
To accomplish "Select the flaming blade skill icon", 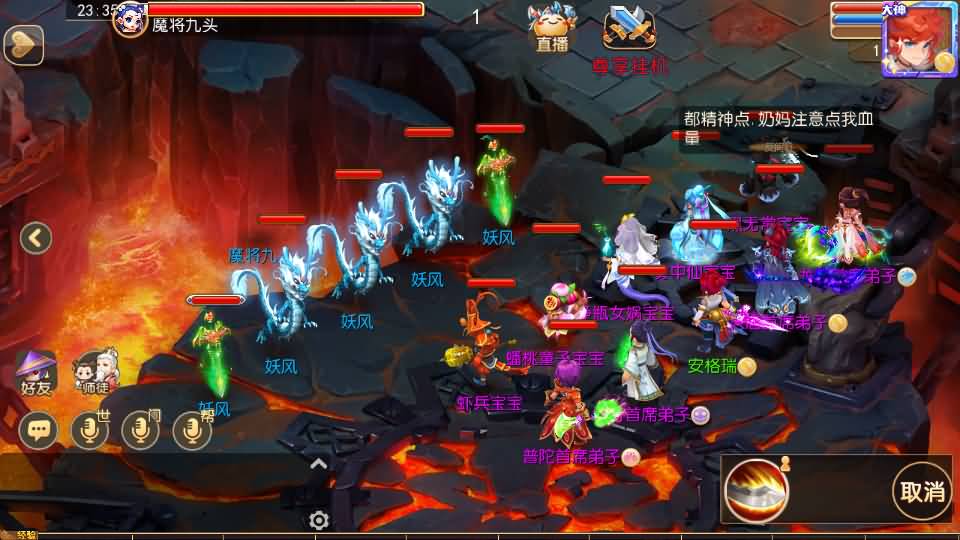I will point(756,491).
